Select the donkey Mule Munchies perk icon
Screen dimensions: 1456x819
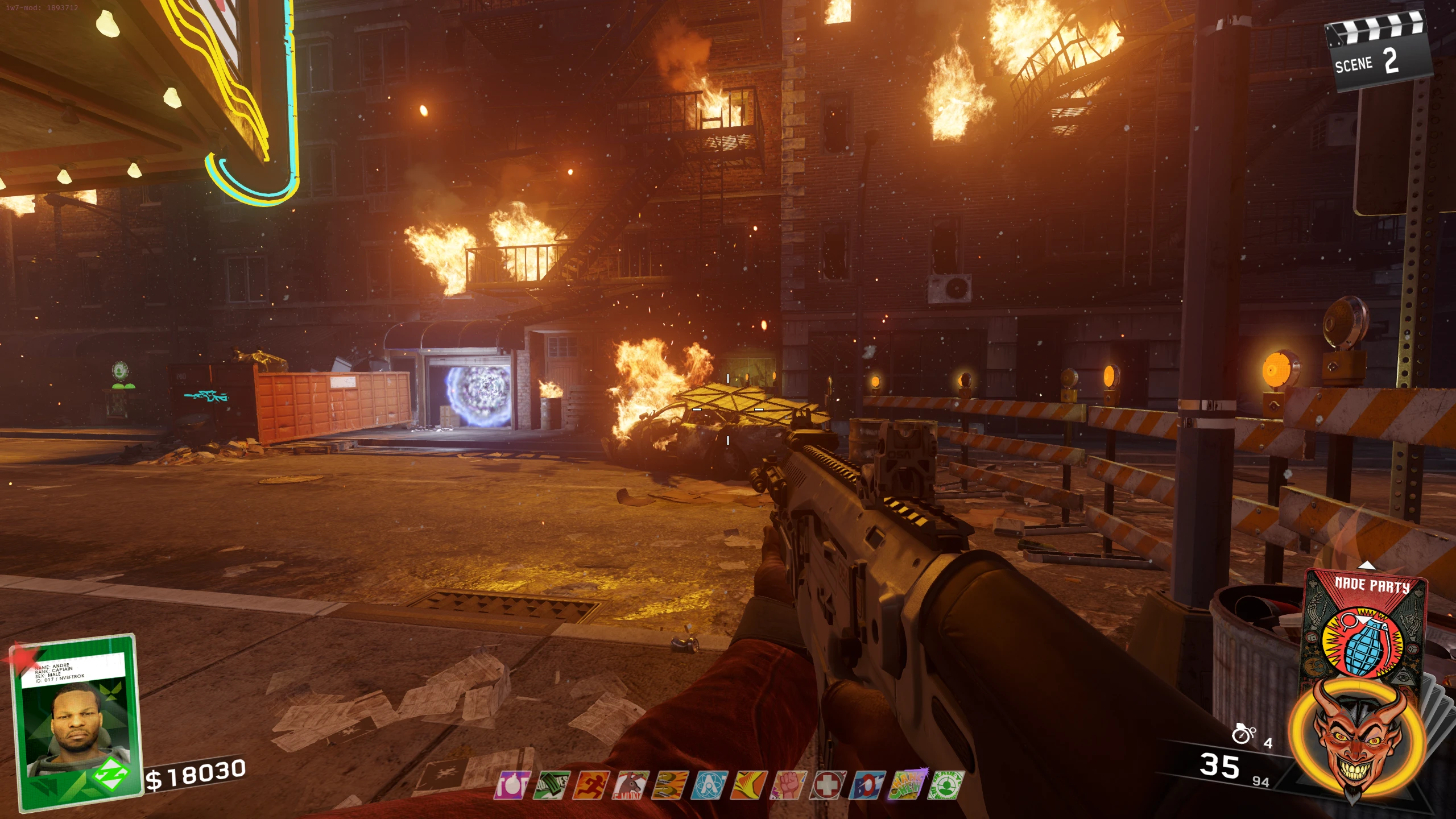(x=631, y=785)
